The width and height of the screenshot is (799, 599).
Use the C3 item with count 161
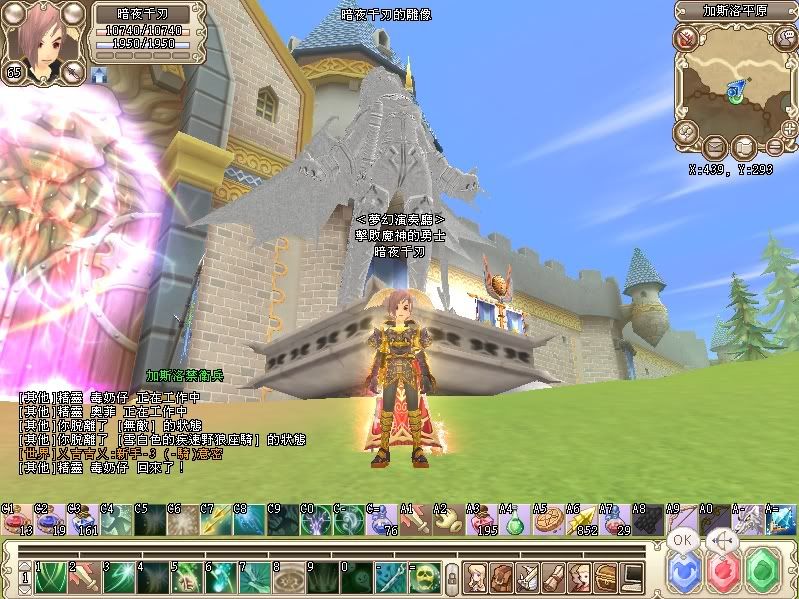(x=83, y=521)
